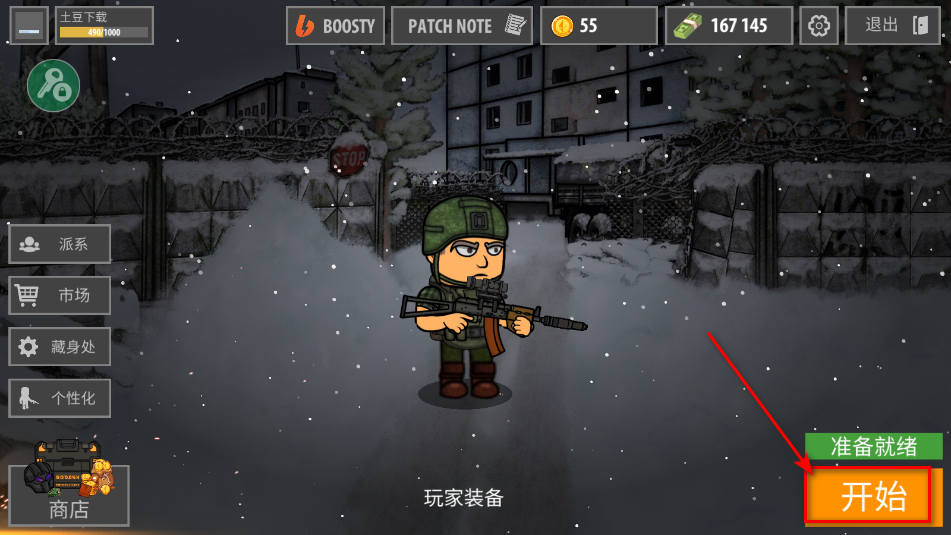Exit the game with 退出 button
This screenshot has height=535, width=951.
click(892, 26)
